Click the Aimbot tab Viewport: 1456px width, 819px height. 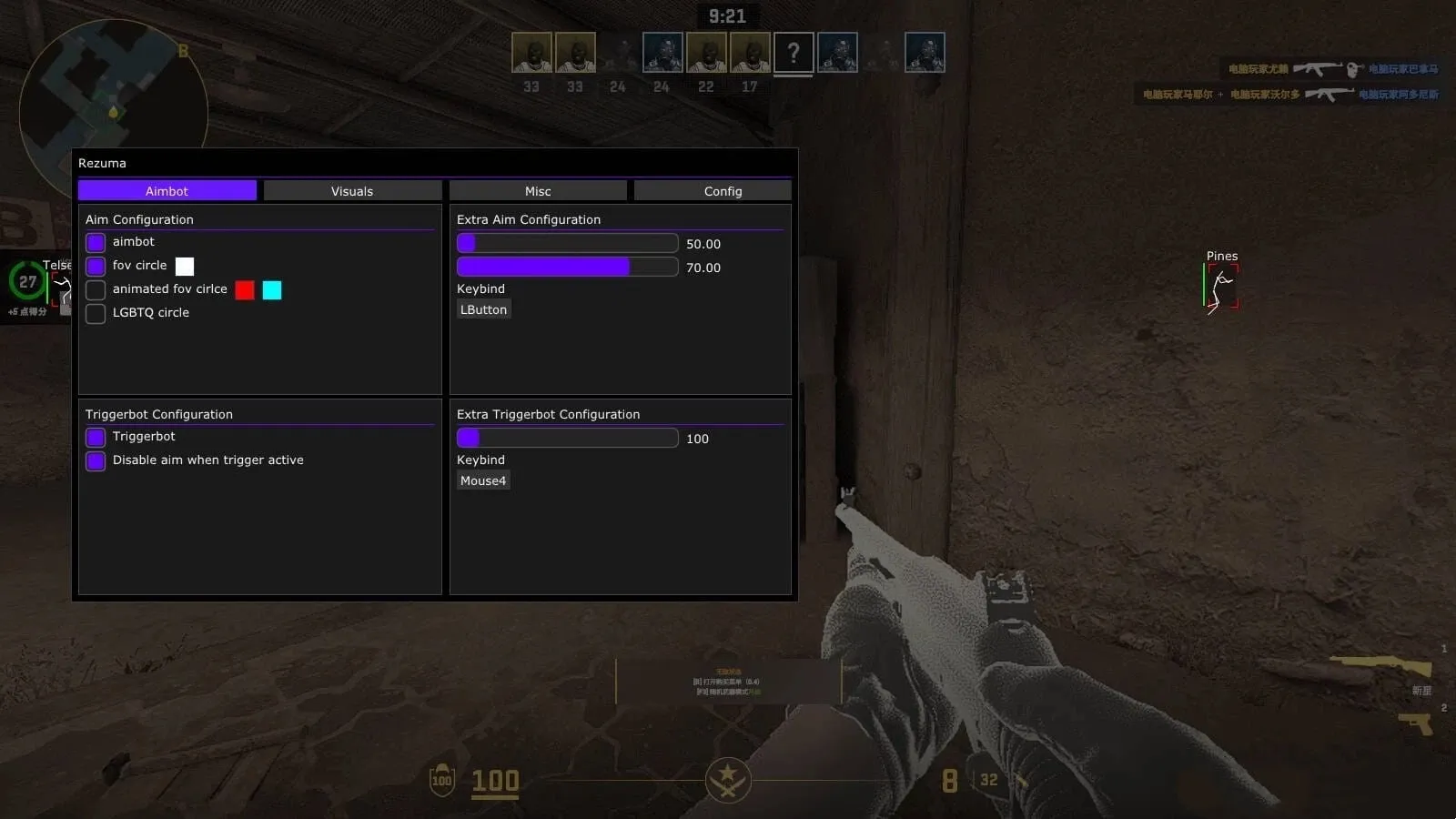tap(167, 191)
